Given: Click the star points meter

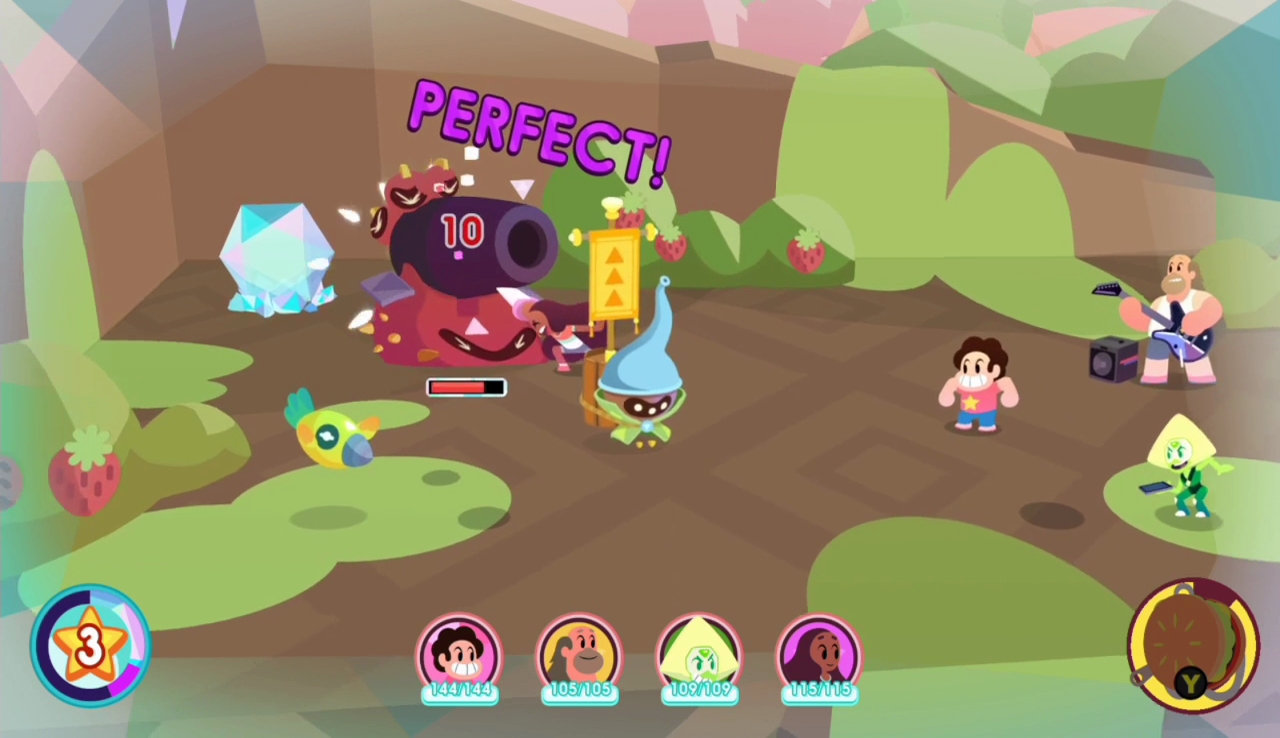Looking at the screenshot, I should [90, 646].
